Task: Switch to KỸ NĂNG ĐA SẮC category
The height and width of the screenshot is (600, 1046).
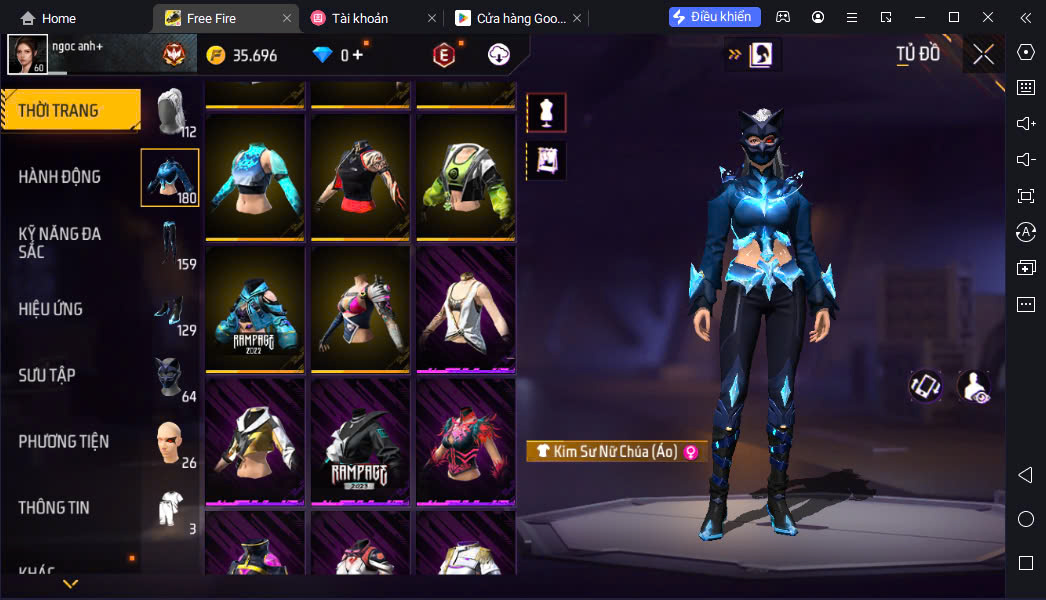Action: [x=60, y=242]
